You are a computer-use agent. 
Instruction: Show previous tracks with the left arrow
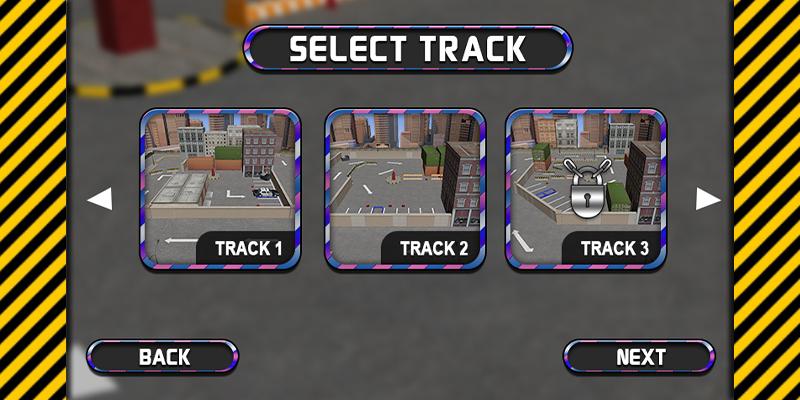[x=99, y=199]
